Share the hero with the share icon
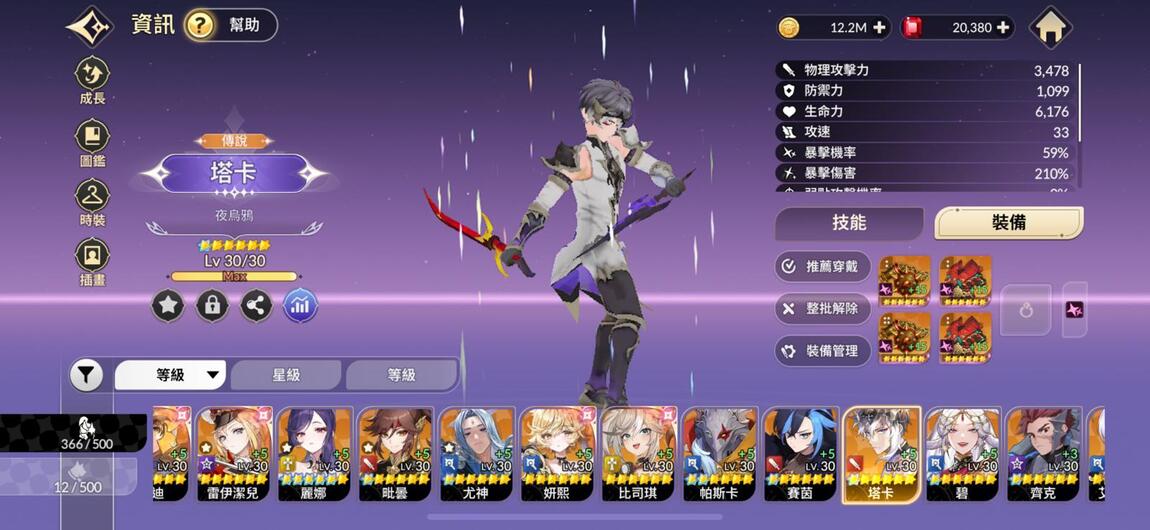 point(256,306)
